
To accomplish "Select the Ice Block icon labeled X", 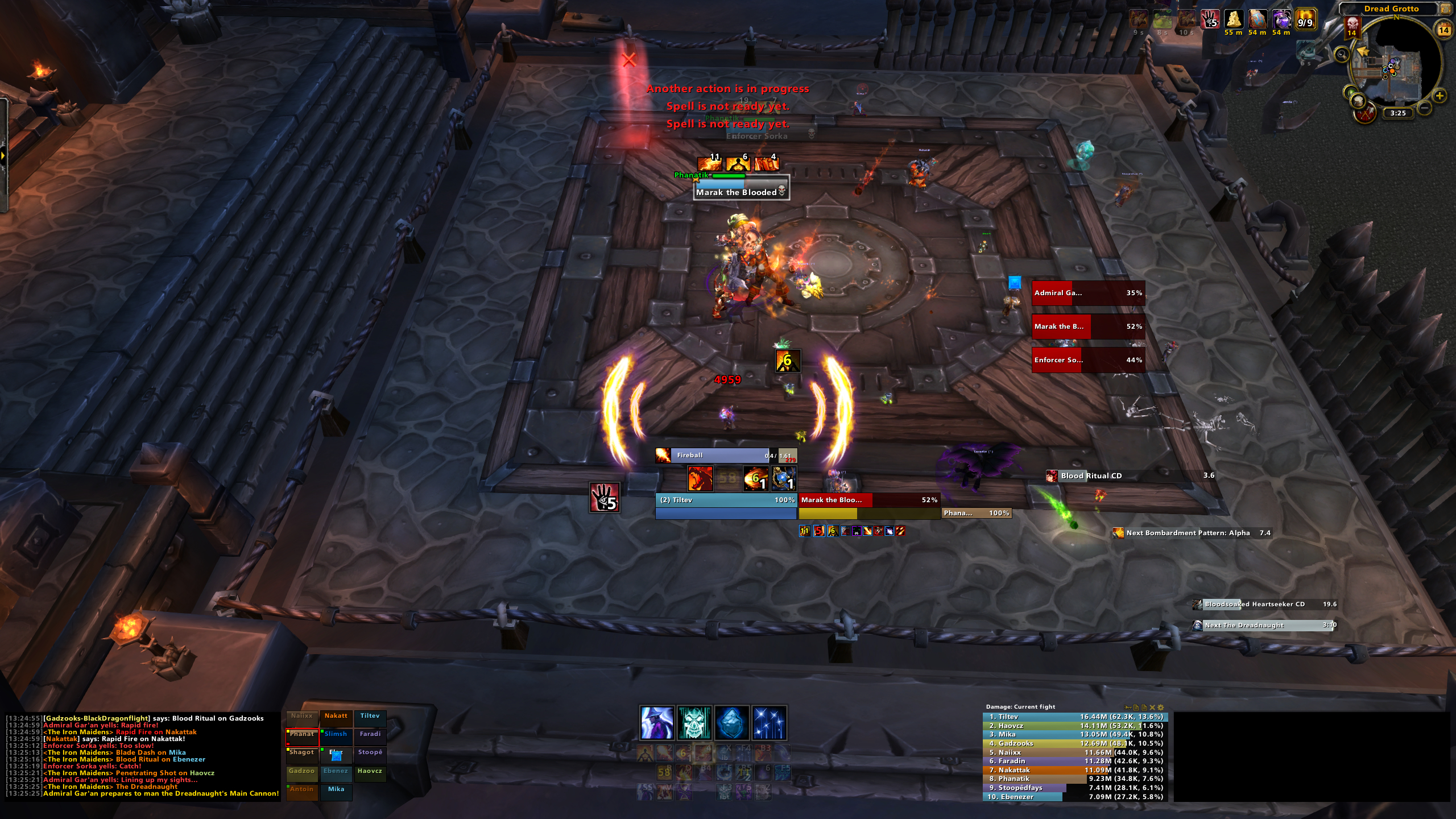I will pyautogui.click(x=723, y=754).
